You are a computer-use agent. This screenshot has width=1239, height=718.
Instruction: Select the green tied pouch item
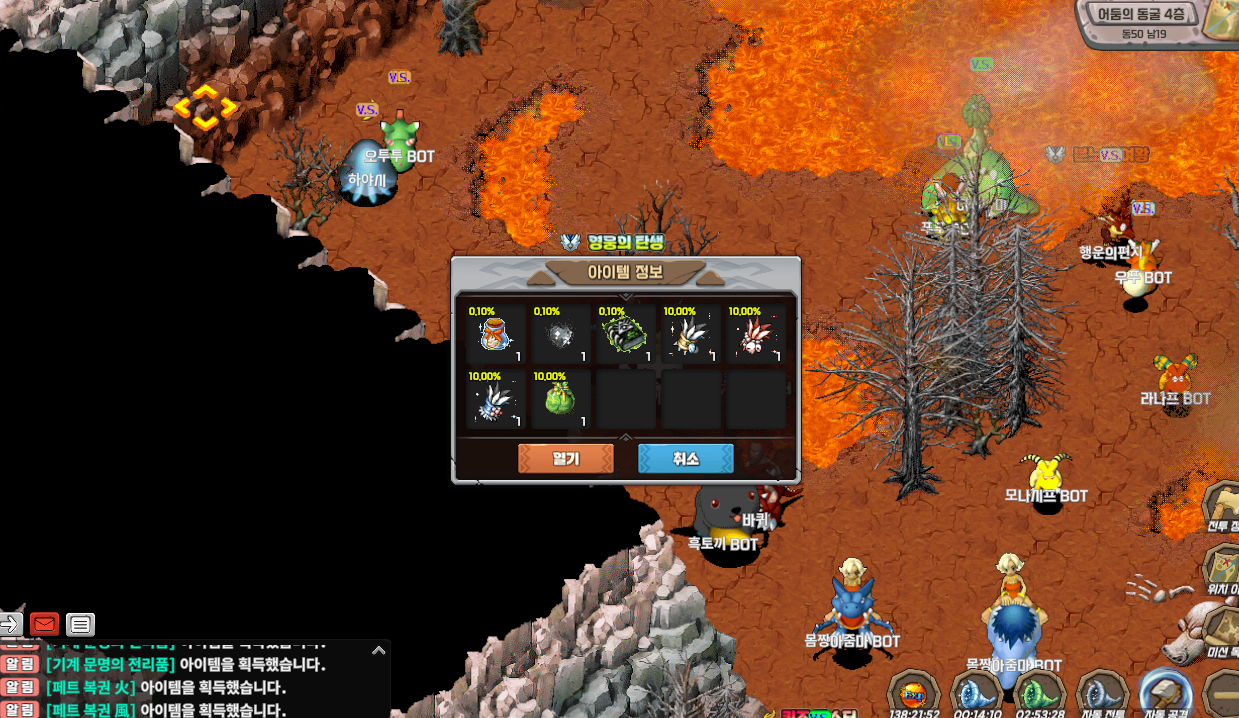coord(560,400)
